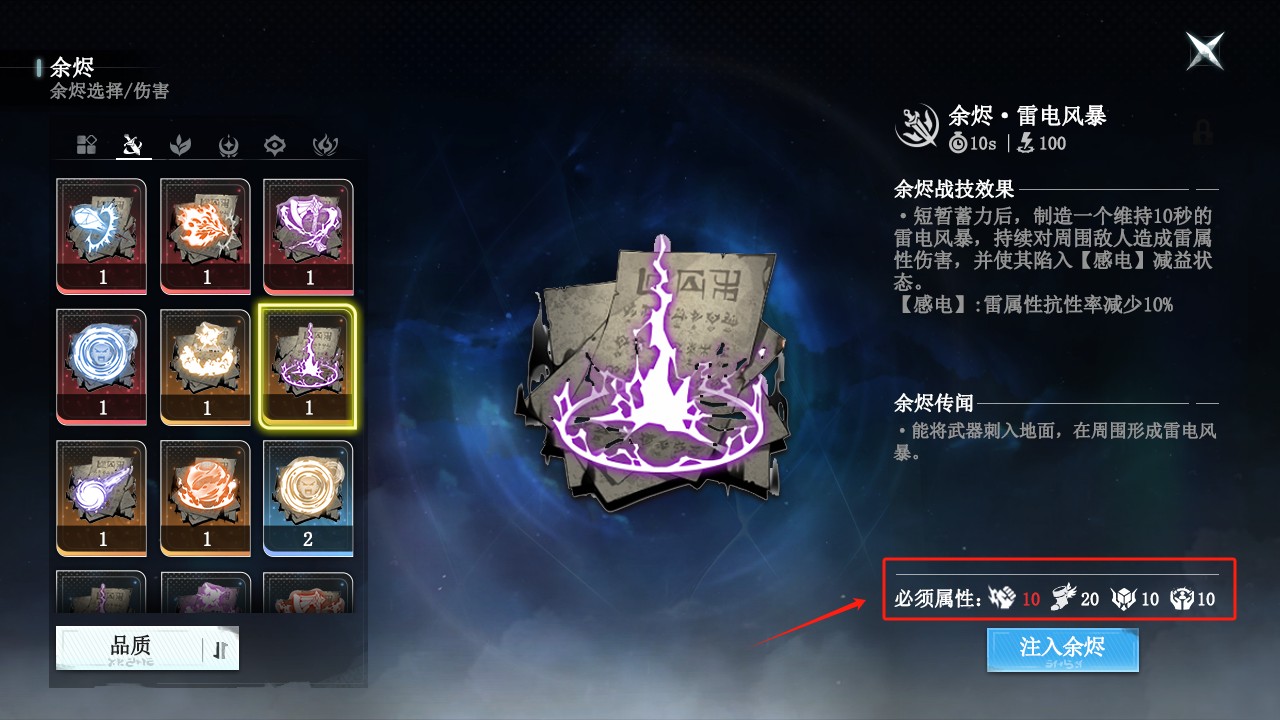Viewport: 1280px width, 720px height.
Task: Select the sword damage filter tab
Action: [132, 143]
